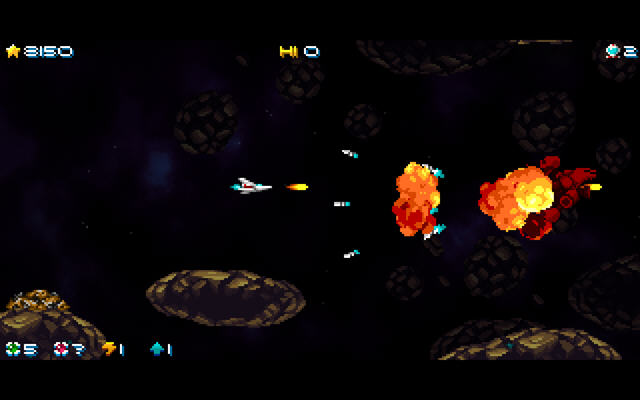Click the ship lives icon

click(x=613, y=51)
